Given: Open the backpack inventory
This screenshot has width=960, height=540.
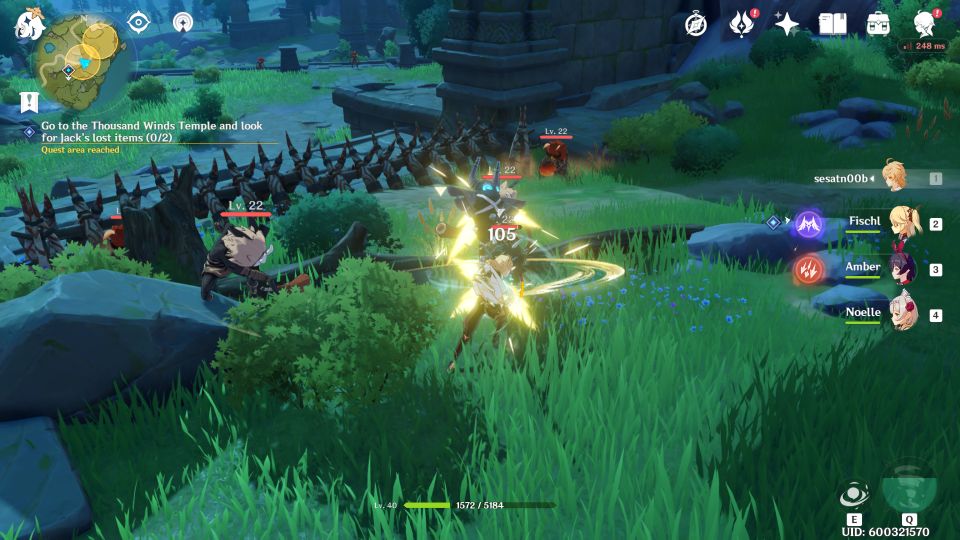Looking at the screenshot, I should tap(877, 24).
